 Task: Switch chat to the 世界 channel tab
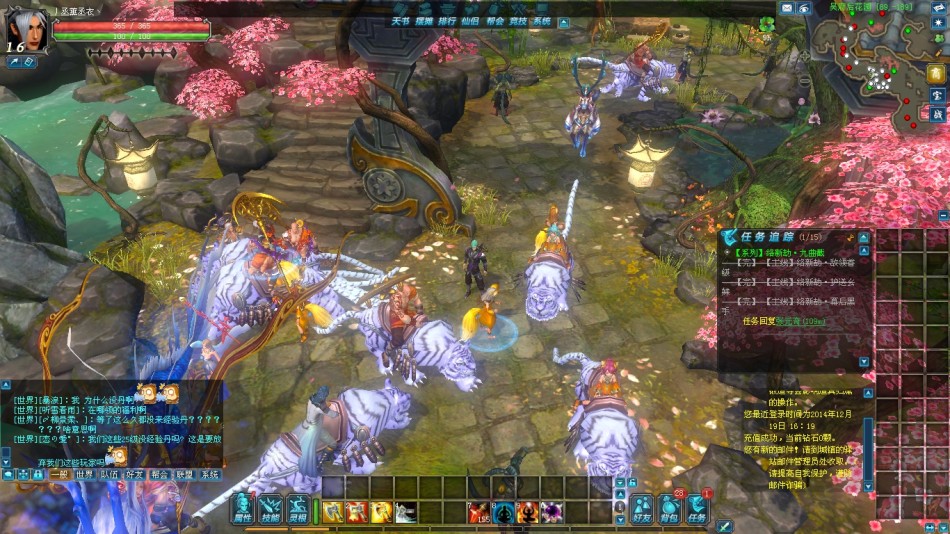coord(86,475)
